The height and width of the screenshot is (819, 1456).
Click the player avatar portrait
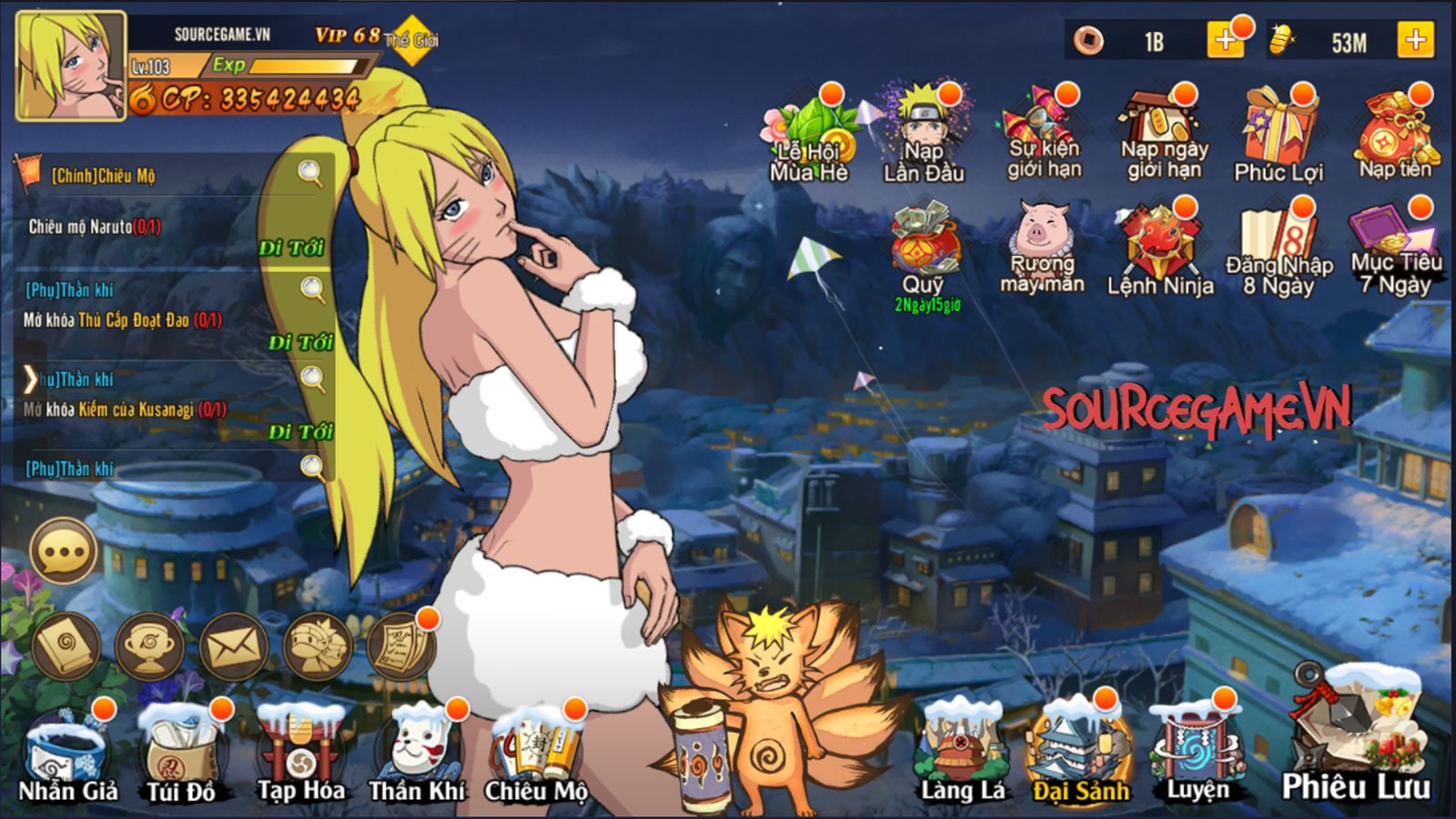70,66
